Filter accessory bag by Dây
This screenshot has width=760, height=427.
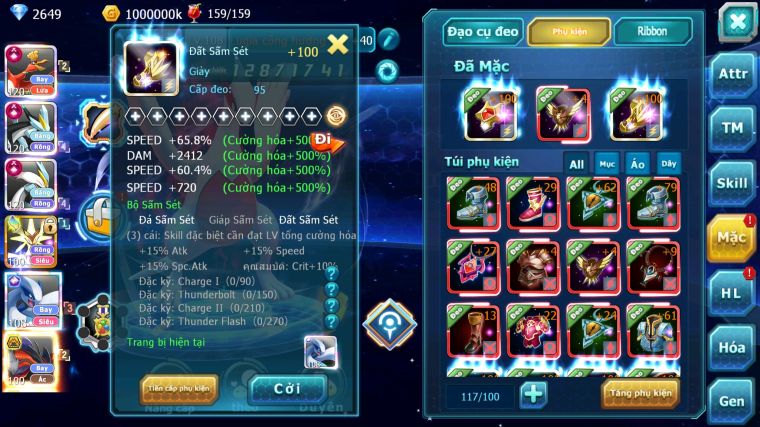[668, 163]
